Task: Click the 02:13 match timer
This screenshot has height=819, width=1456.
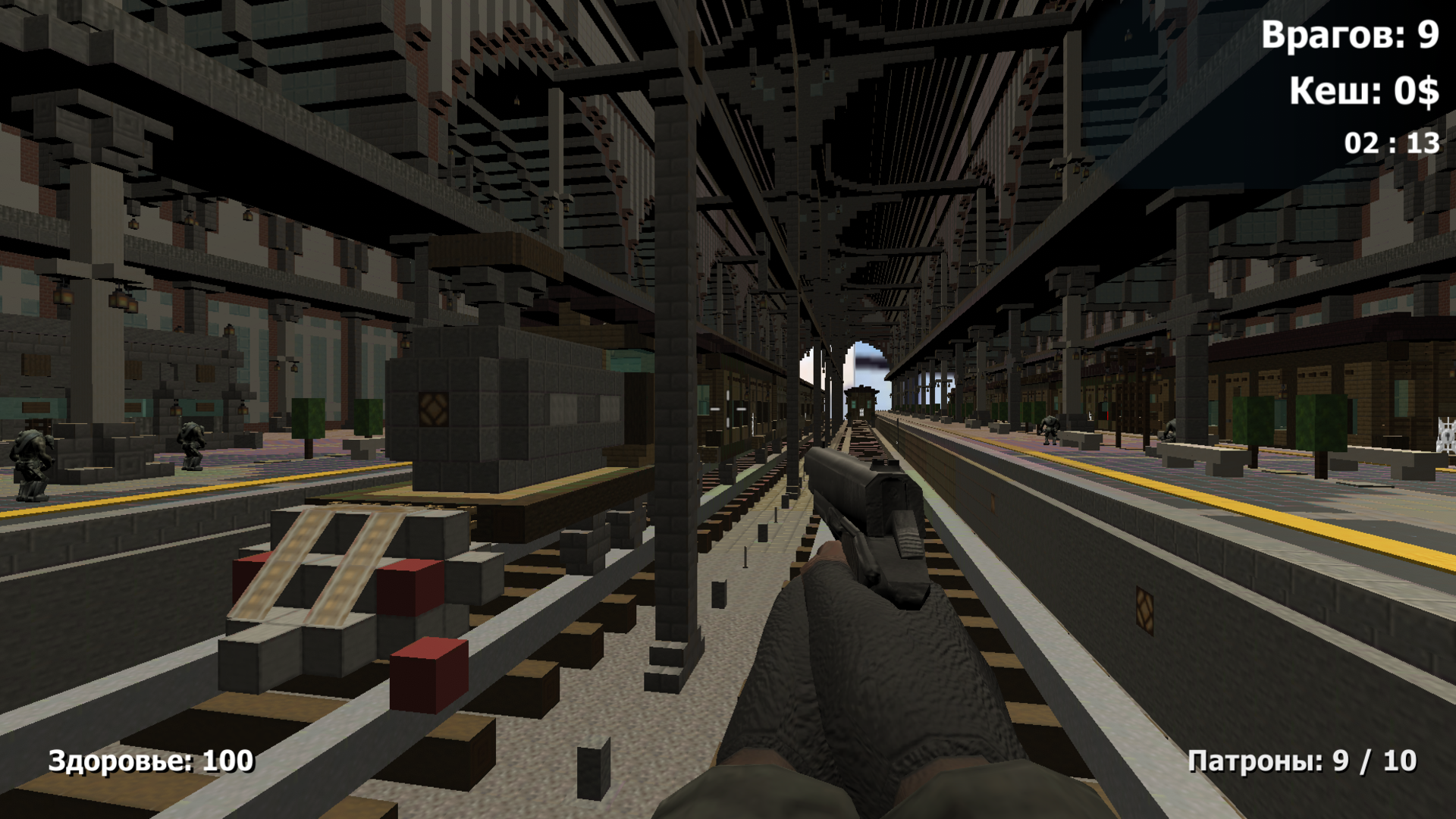Action: [1389, 141]
